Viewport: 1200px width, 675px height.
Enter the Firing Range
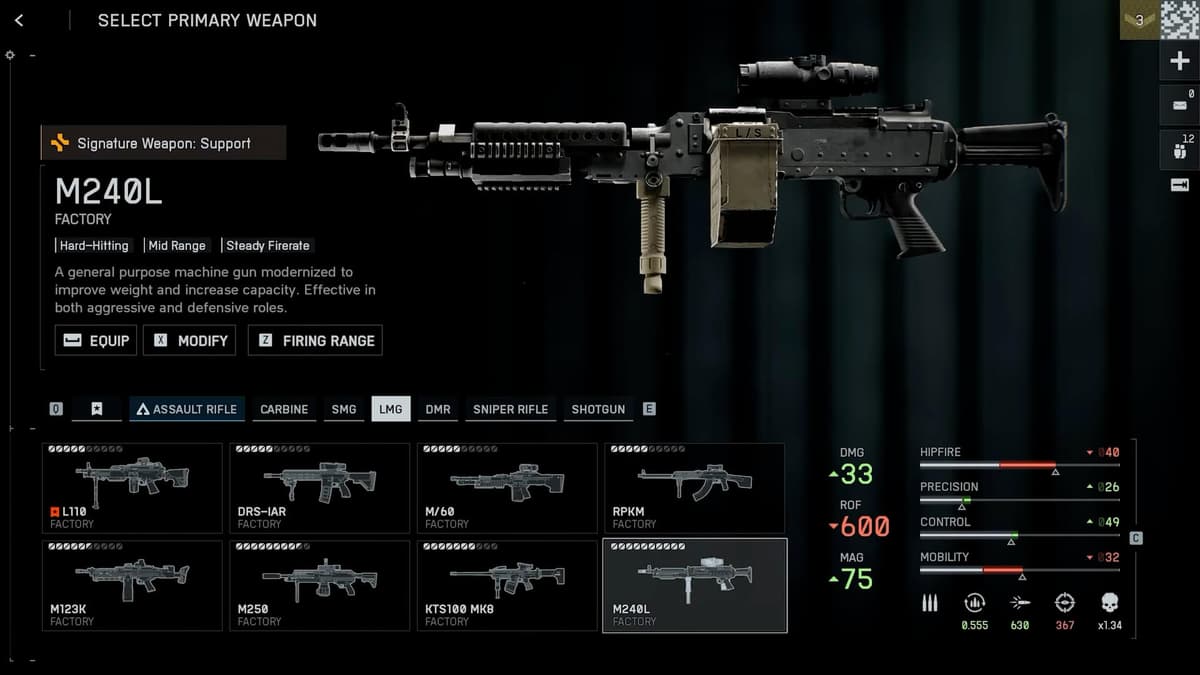315,340
